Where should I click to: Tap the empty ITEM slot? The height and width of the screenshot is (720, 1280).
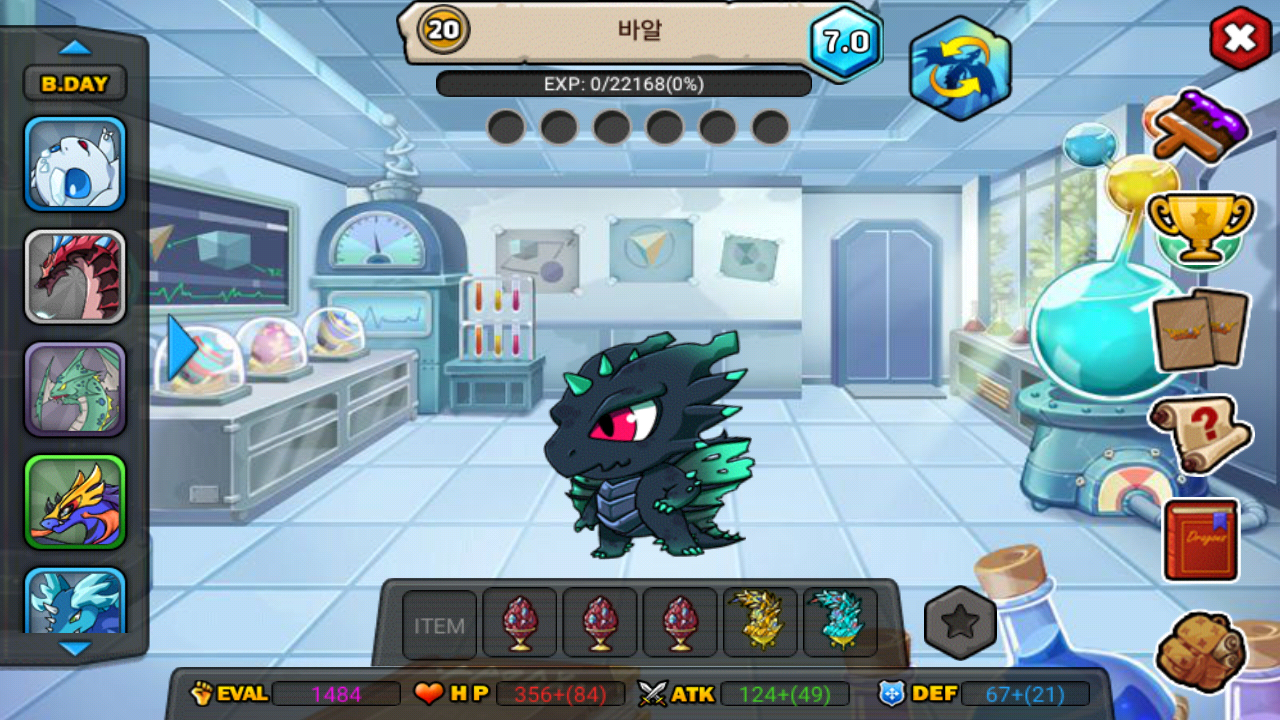(440, 625)
